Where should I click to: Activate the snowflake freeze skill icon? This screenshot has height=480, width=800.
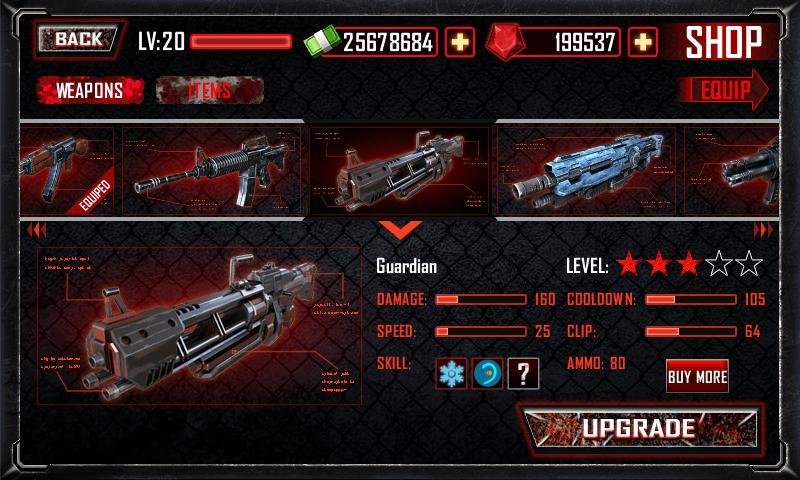click(452, 374)
